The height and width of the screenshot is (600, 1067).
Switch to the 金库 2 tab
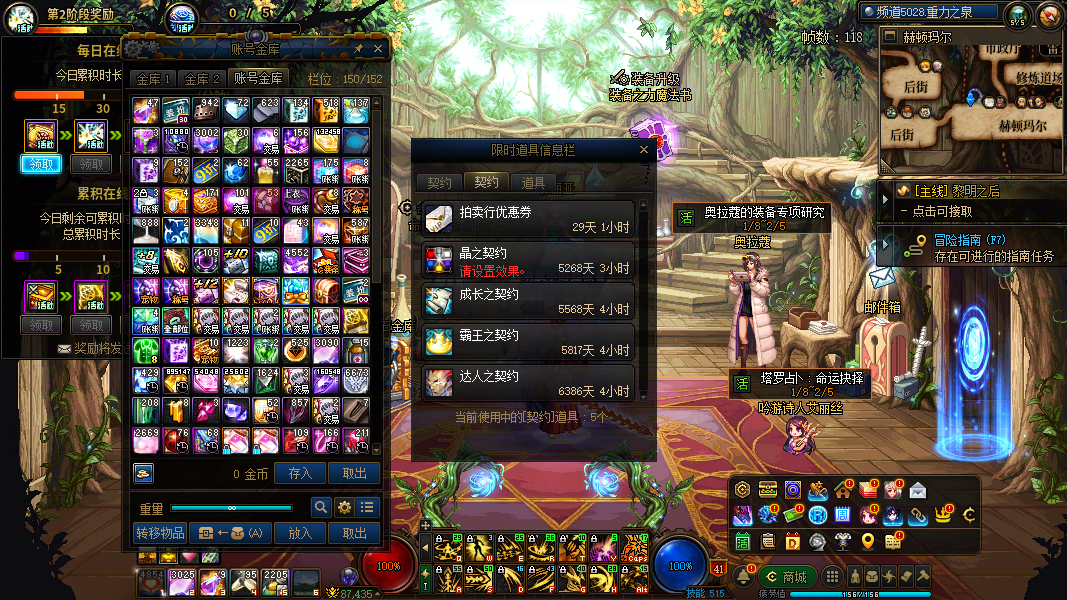pyautogui.click(x=202, y=79)
